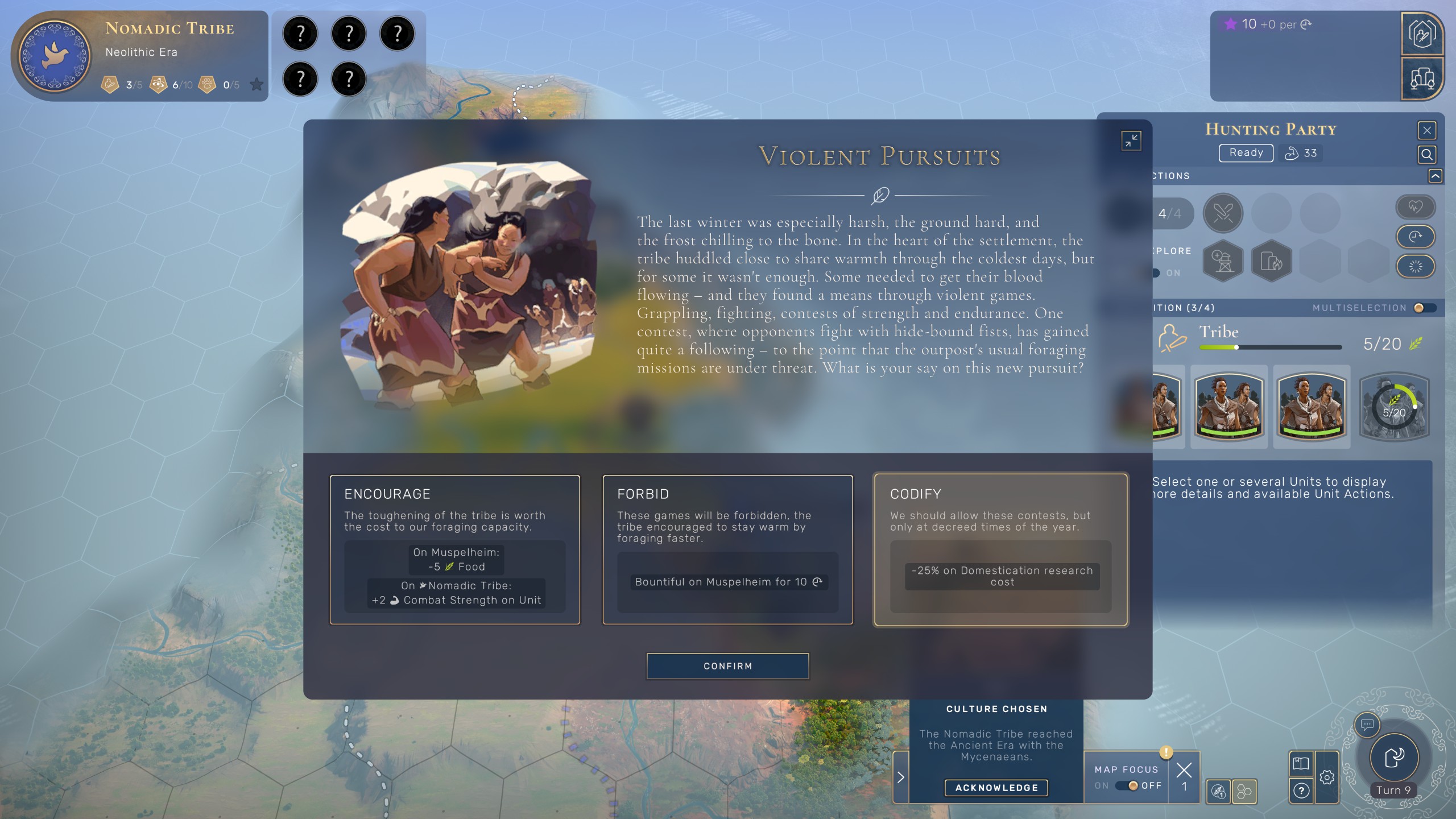Expand the notification panel arrow
Image resolution: width=1456 pixels, height=819 pixels.
click(x=901, y=777)
